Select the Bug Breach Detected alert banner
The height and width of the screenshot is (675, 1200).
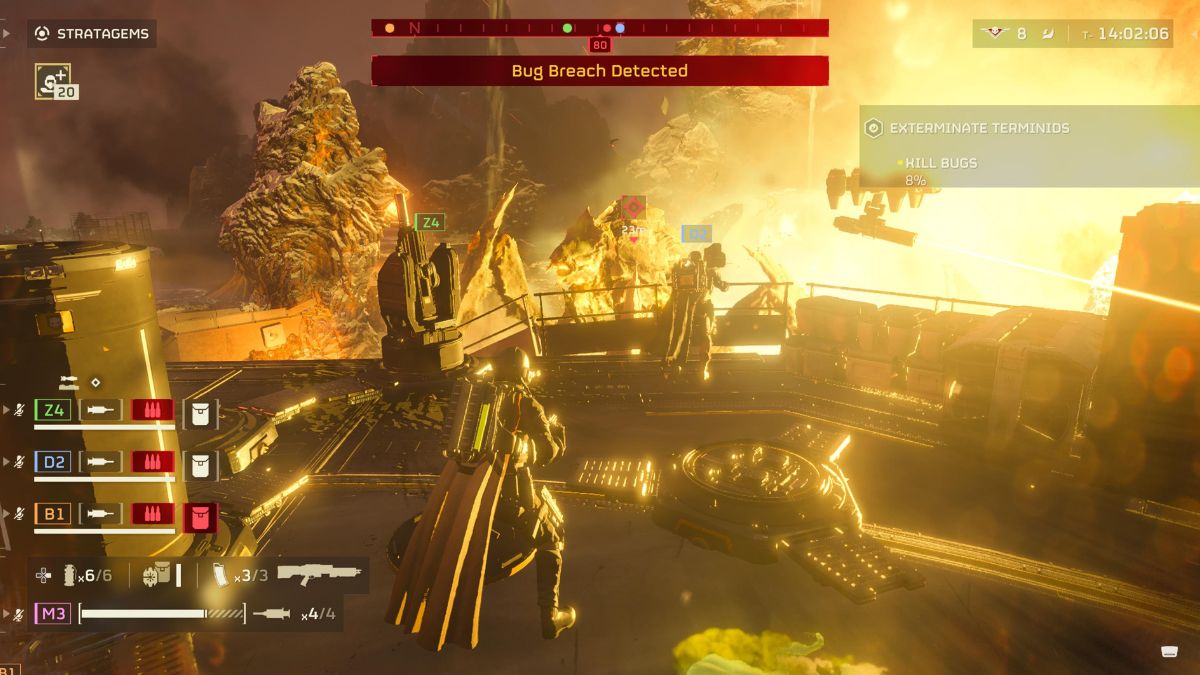tap(600, 71)
